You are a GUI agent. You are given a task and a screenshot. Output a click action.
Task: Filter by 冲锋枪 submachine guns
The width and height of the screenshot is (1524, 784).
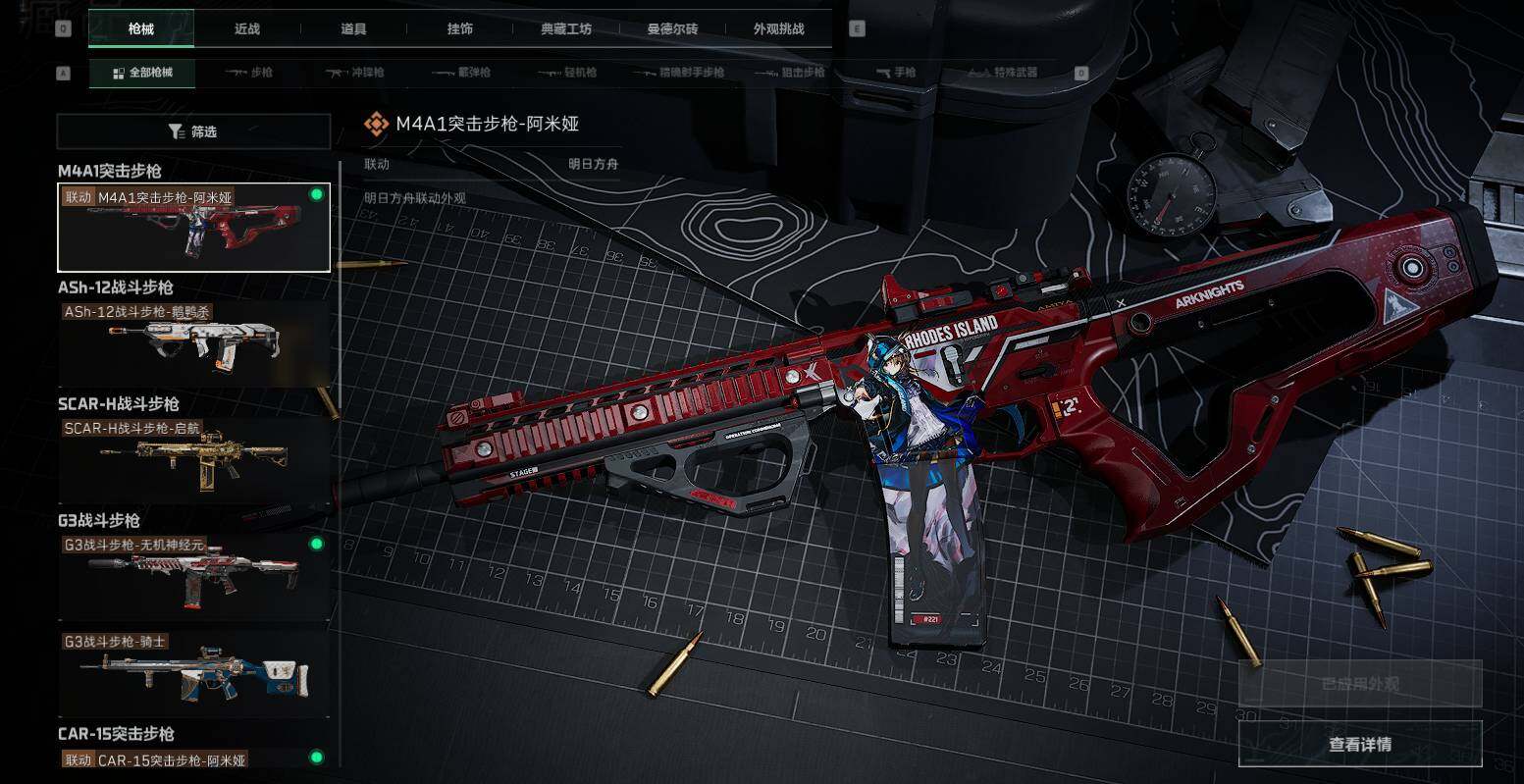pos(355,73)
